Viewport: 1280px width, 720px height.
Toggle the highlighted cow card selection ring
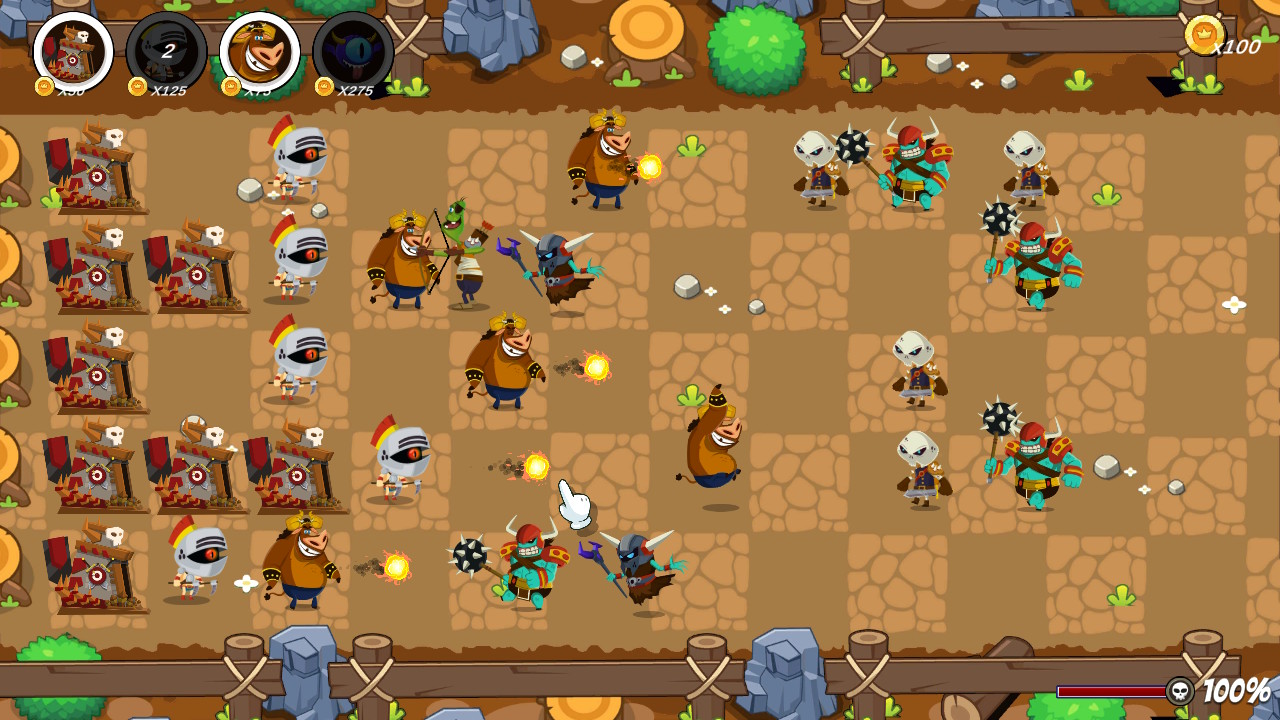point(260,52)
